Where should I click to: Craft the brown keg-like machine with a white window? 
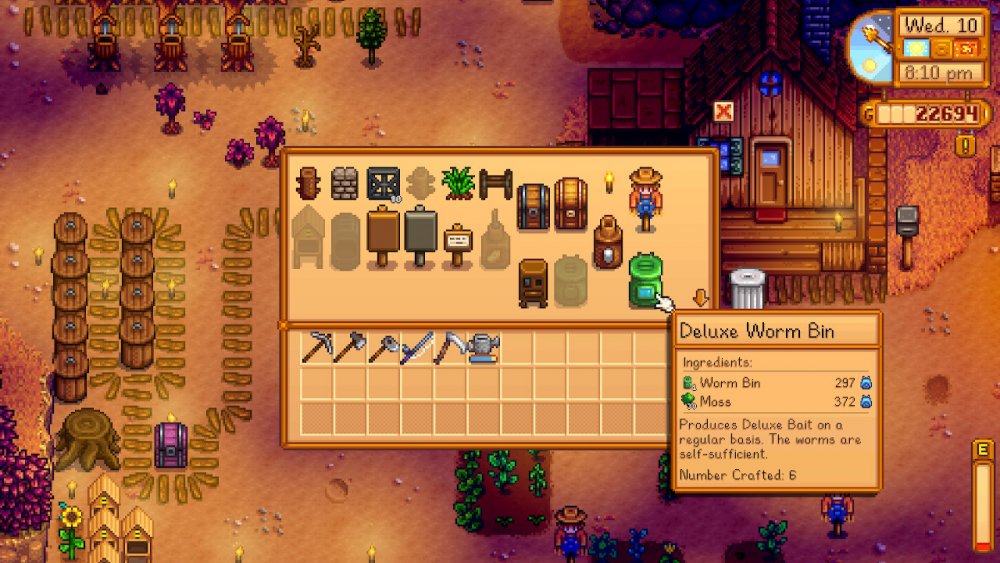(x=608, y=243)
